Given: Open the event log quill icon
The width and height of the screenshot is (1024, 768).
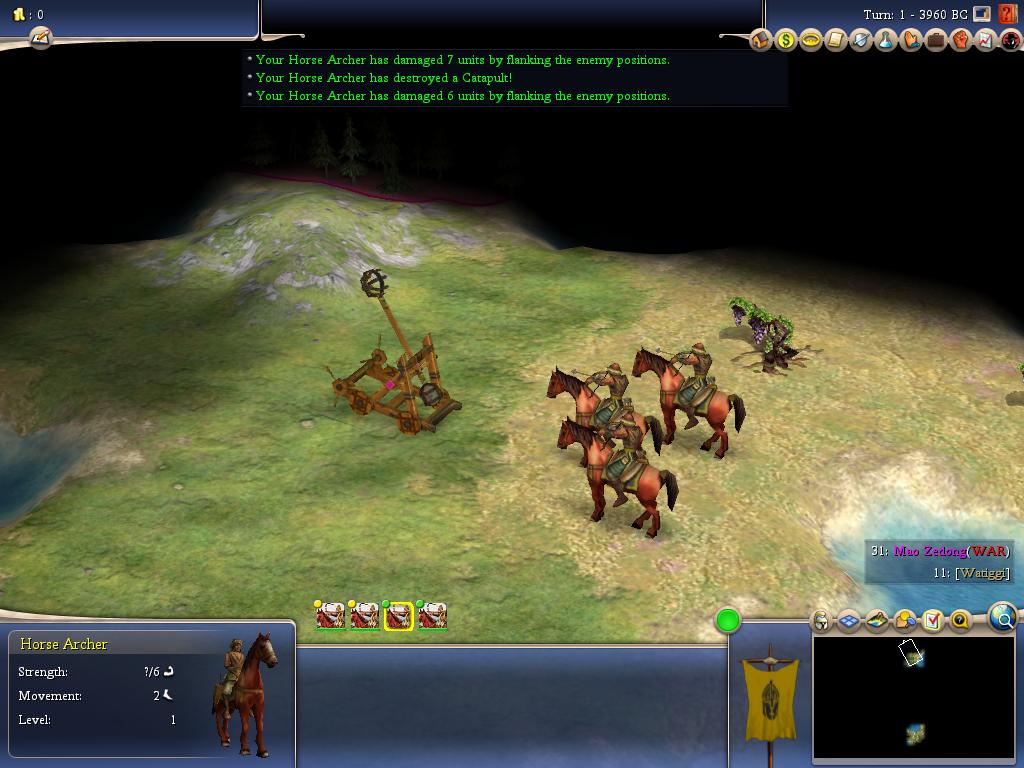Looking at the screenshot, I should [40, 38].
